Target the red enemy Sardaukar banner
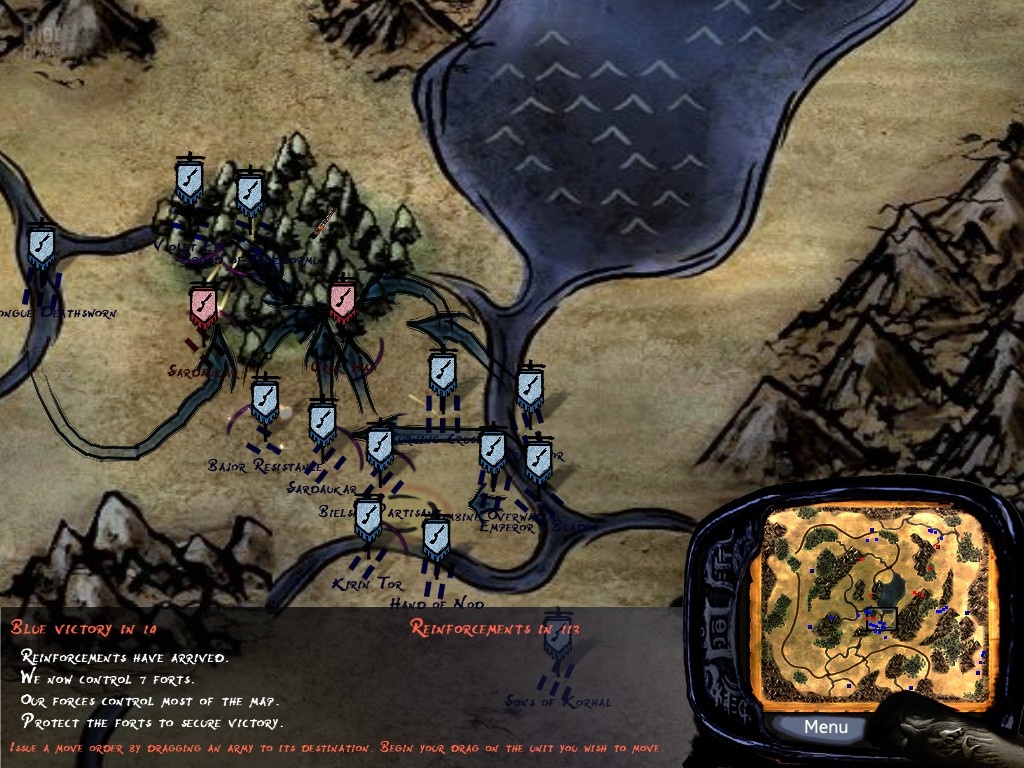The width and height of the screenshot is (1024, 768). (x=203, y=307)
